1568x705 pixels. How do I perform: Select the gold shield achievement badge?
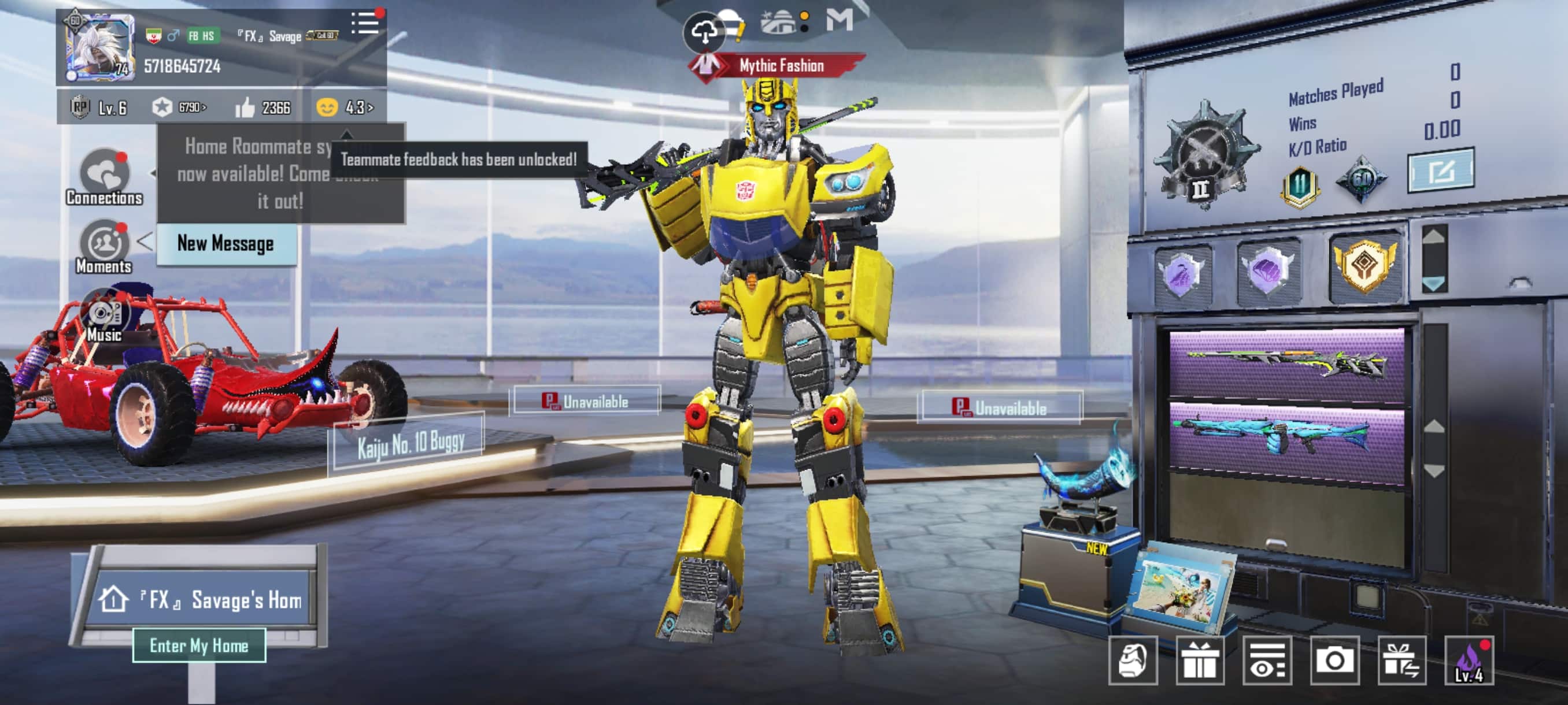(x=1364, y=265)
